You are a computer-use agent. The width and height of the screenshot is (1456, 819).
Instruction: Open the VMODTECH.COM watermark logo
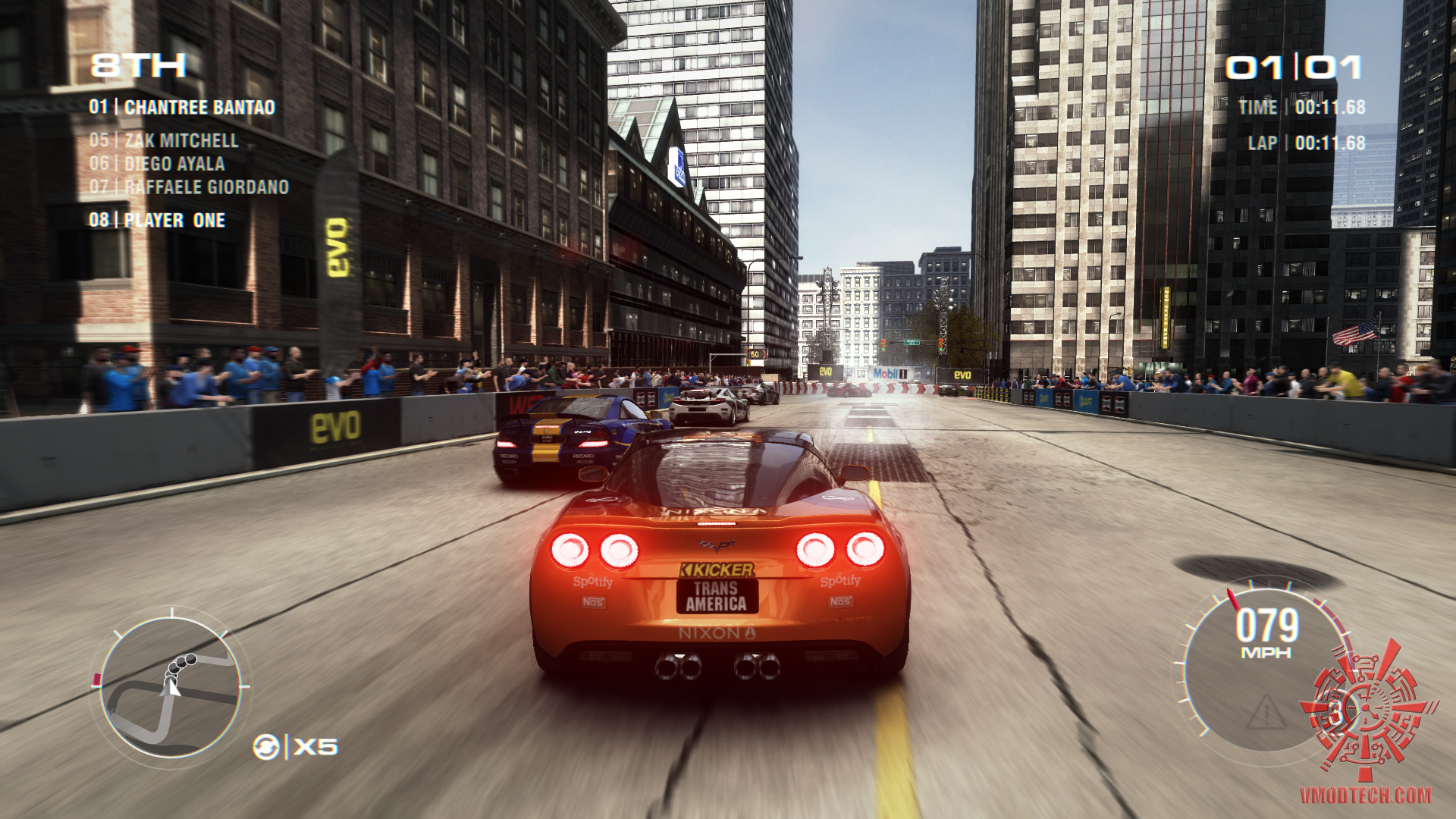(1366, 795)
